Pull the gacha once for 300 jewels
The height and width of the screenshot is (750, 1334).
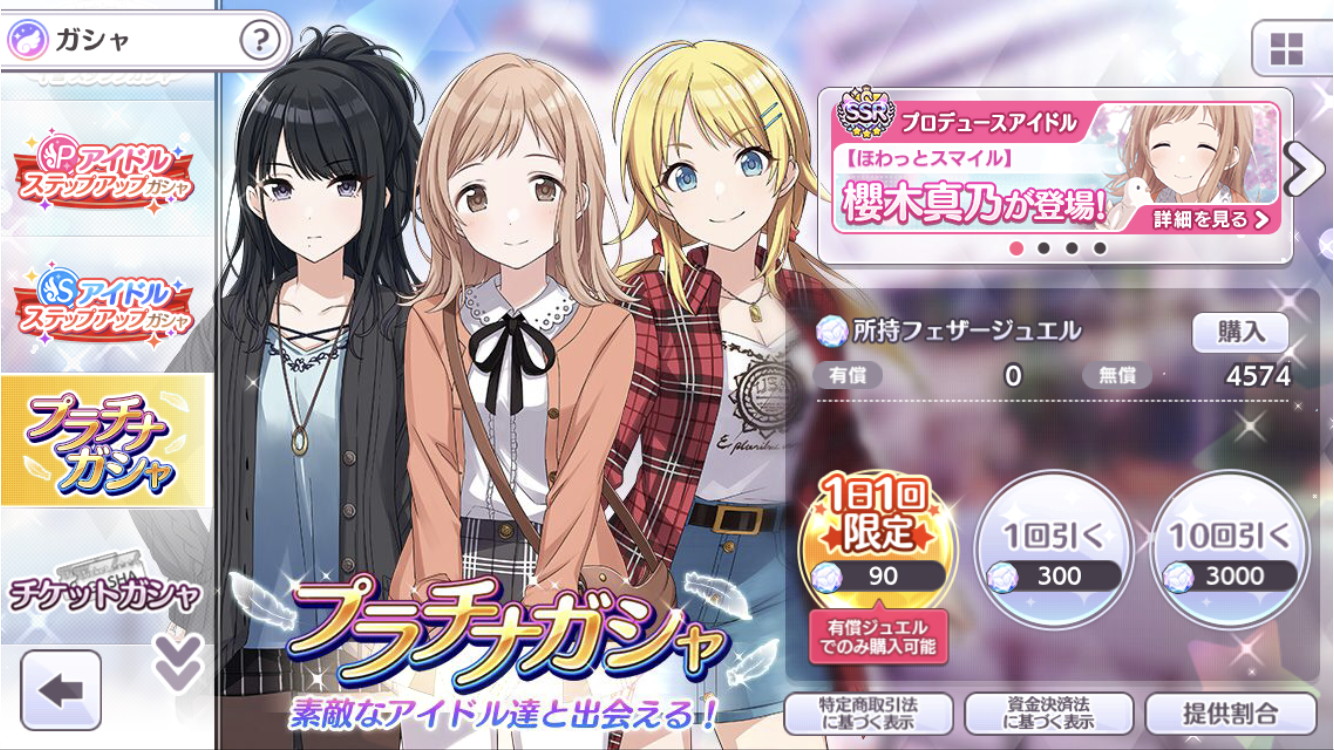(x=1054, y=546)
